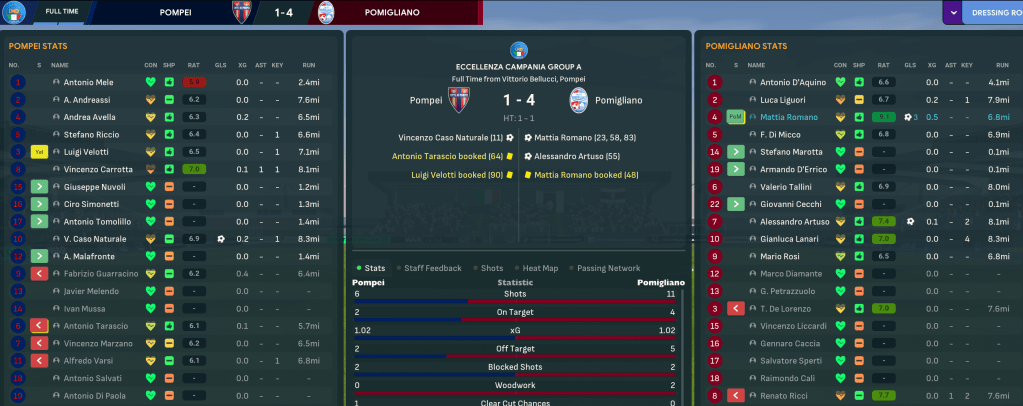Switch to the Staff Feedback tab
Viewport: 1023px width, 406px height.
pyautogui.click(x=433, y=268)
